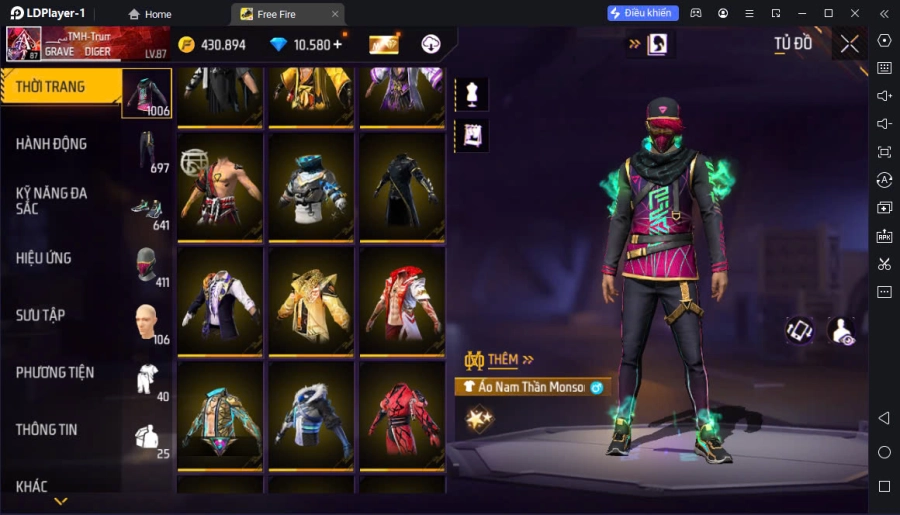900x515 pixels.
Task: Click the gold coin currency icon
Action: pyautogui.click(x=186, y=45)
